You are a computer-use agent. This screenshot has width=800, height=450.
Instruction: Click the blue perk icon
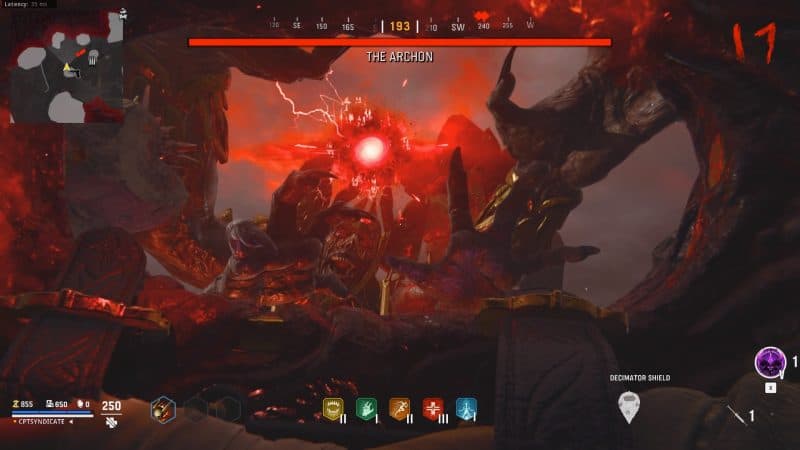pyautogui.click(x=466, y=408)
